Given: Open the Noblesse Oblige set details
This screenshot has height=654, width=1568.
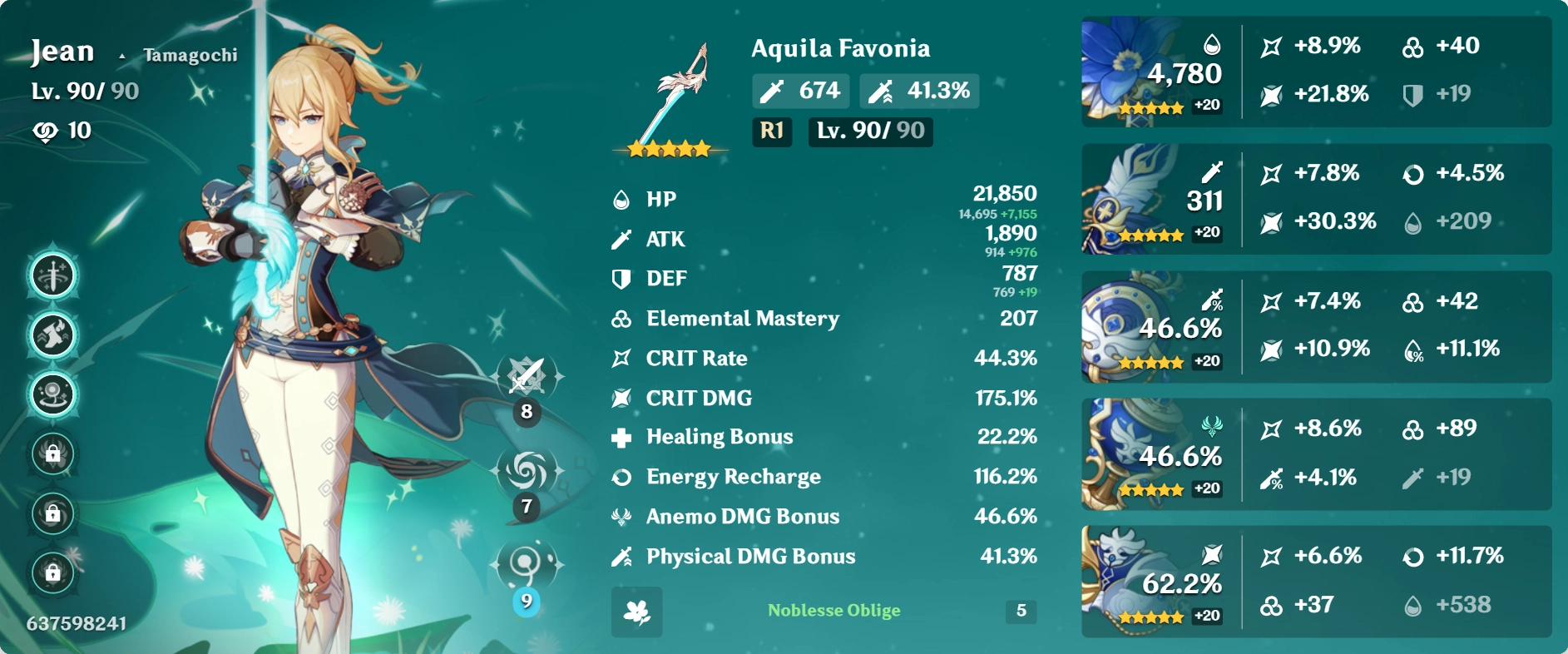Looking at the screenshot, I should tap(834, 611).
